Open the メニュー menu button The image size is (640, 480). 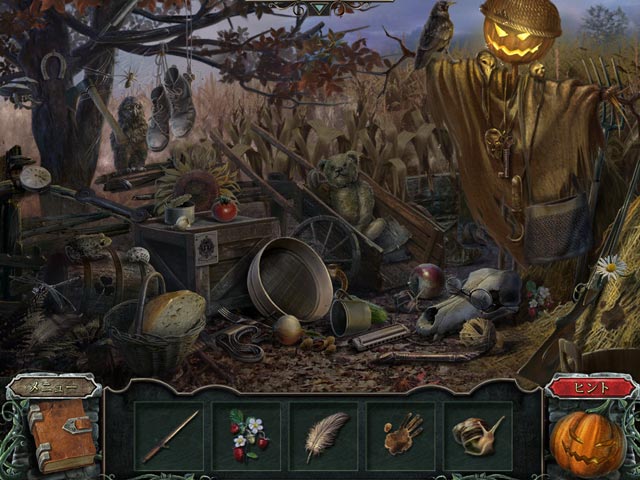point(52,387)
